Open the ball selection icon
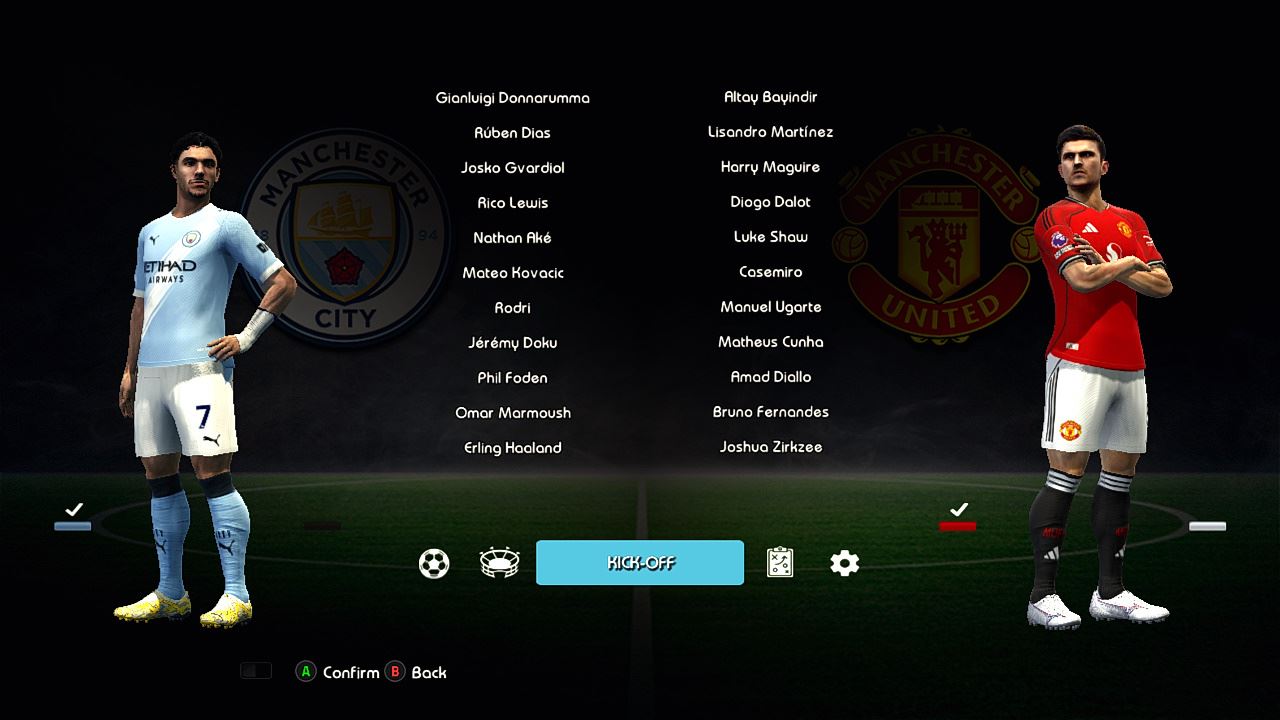Viewport: 1280px width, 720px height. [x=434, y=564]
